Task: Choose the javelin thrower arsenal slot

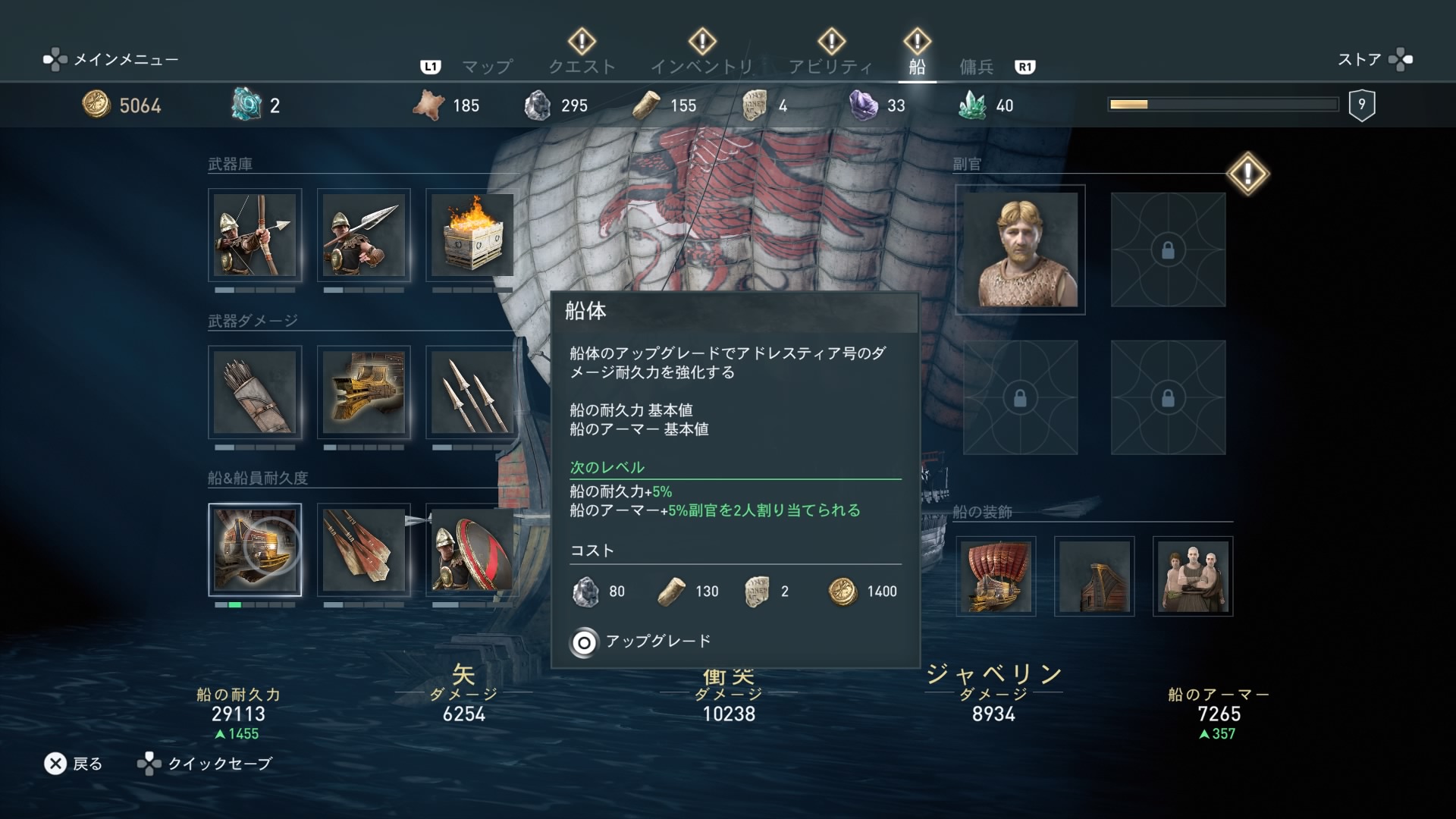Action: (x=364, y=235)
